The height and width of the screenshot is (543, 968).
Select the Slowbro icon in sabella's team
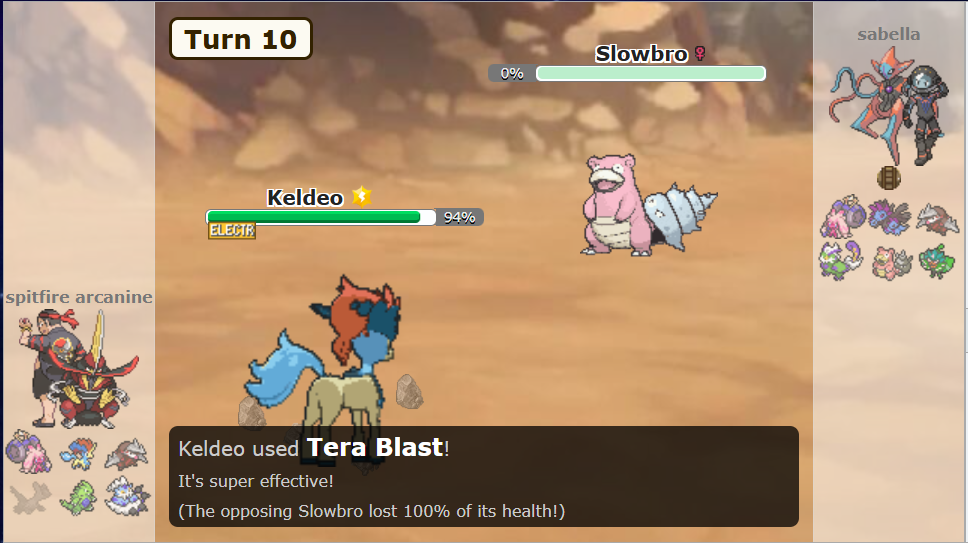point(889,261)
